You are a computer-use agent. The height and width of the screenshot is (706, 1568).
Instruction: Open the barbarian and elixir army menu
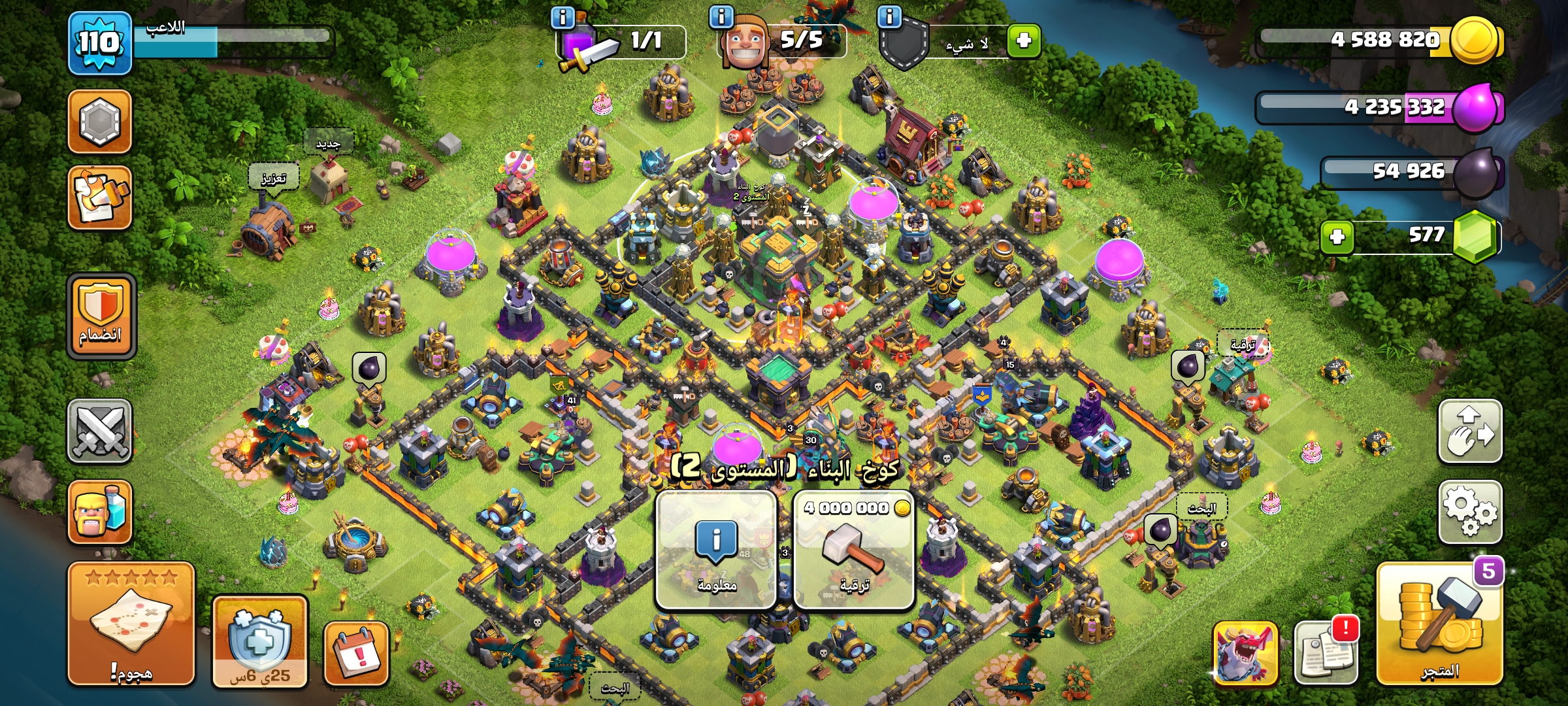(x=100, y=512)
